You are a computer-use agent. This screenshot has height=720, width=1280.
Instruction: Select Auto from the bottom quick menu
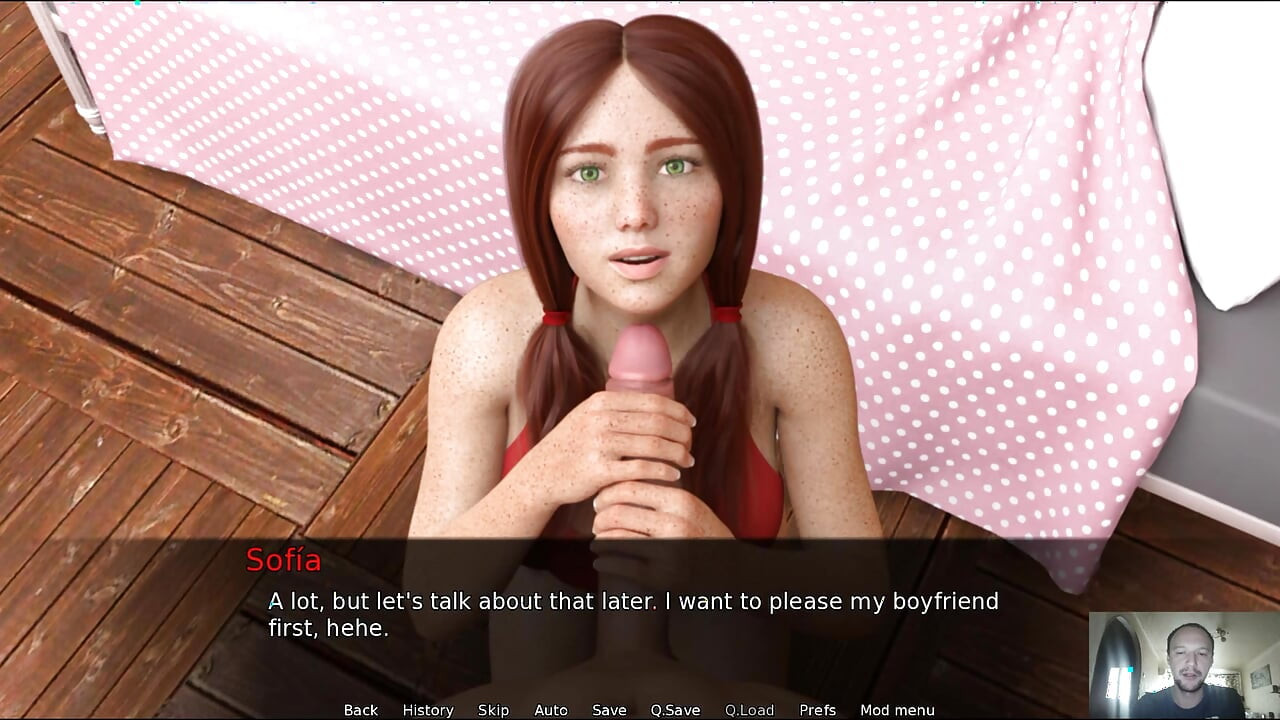click(551, 710)
